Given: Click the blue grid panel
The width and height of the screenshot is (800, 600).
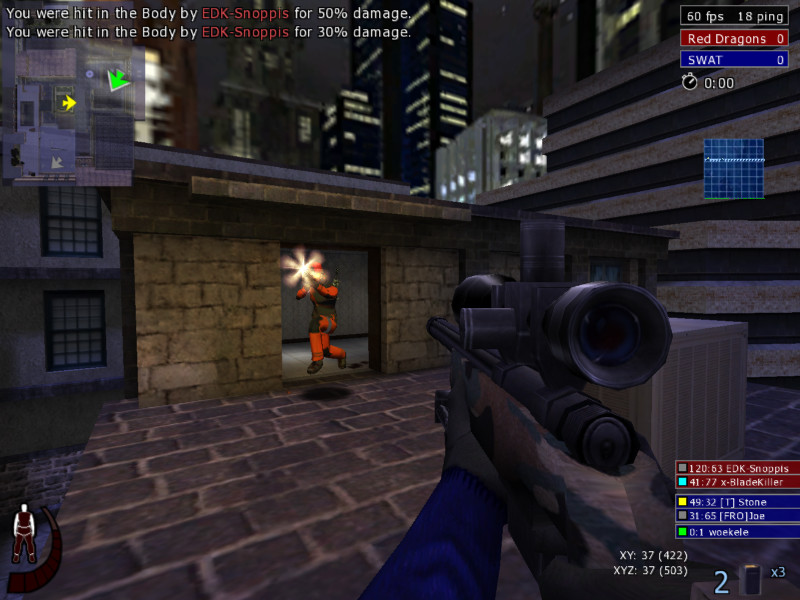Looking at the screenshot, I should click(734, 168).
